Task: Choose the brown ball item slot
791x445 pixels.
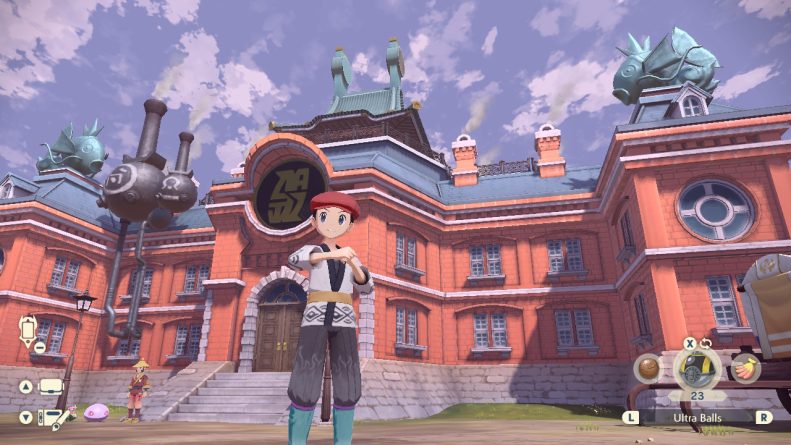Action: tap(647, 369)
